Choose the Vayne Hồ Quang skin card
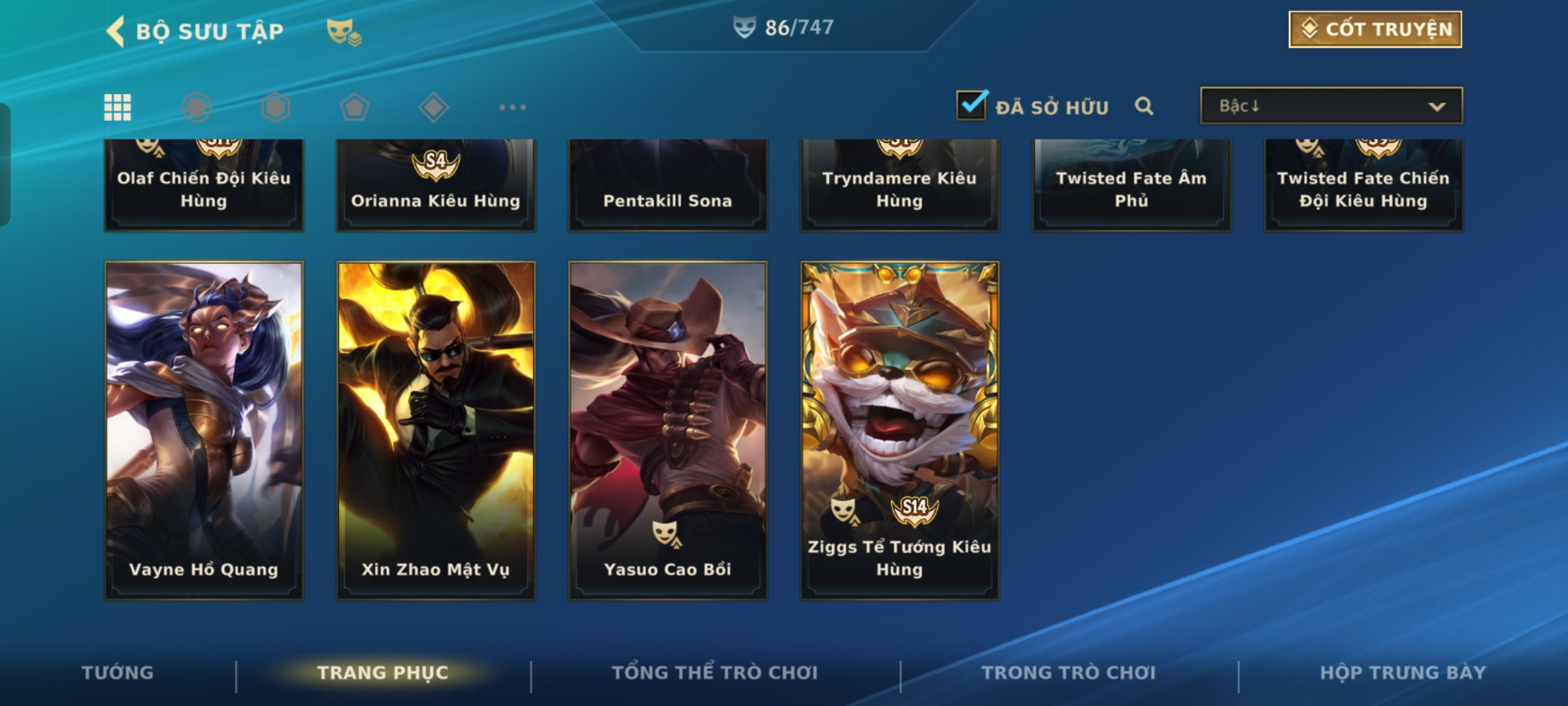This screenshot has width=1568, height=706. [204, 430]
